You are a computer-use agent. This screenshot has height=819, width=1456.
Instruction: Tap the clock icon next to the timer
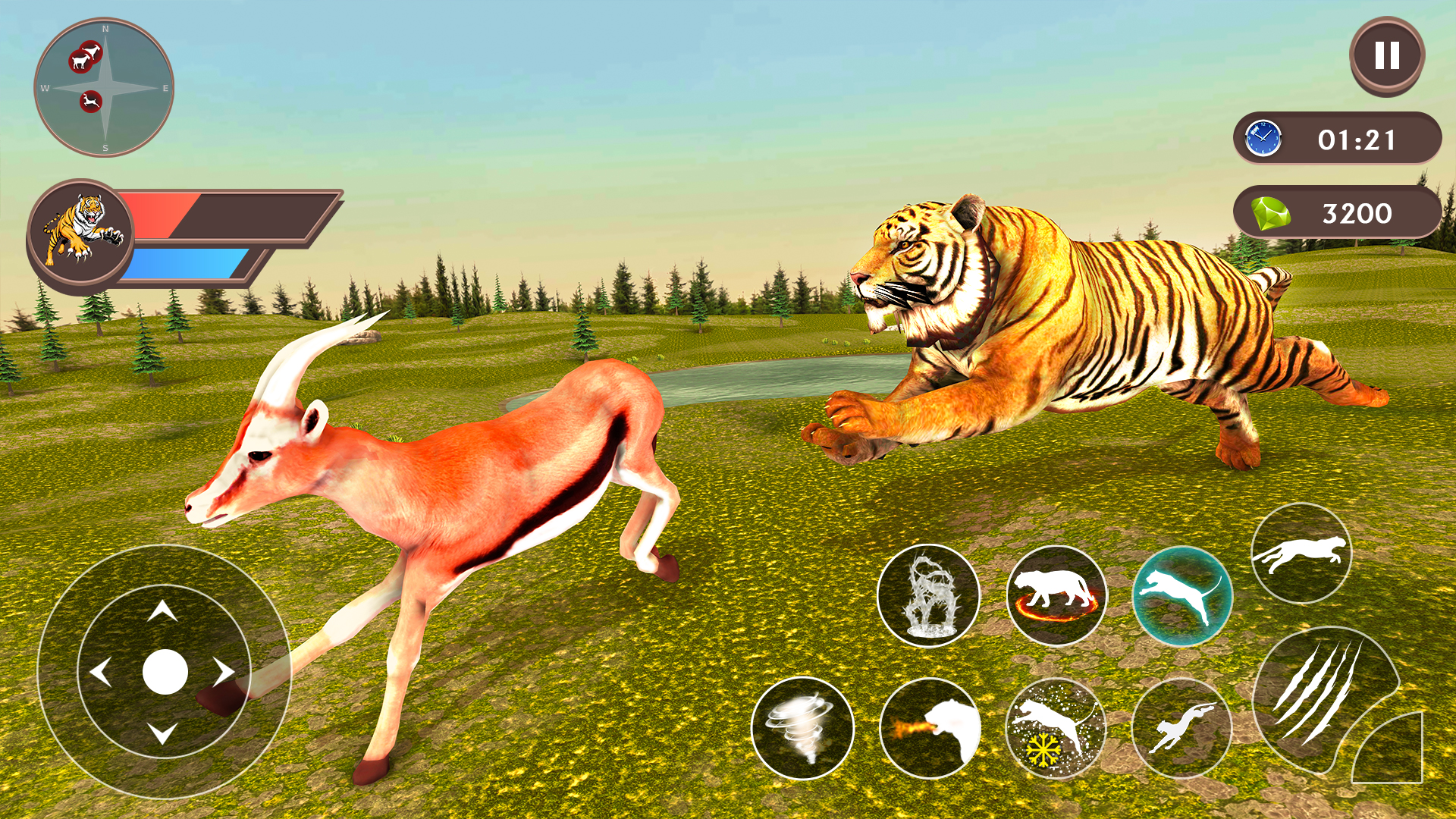(1261, 139)
